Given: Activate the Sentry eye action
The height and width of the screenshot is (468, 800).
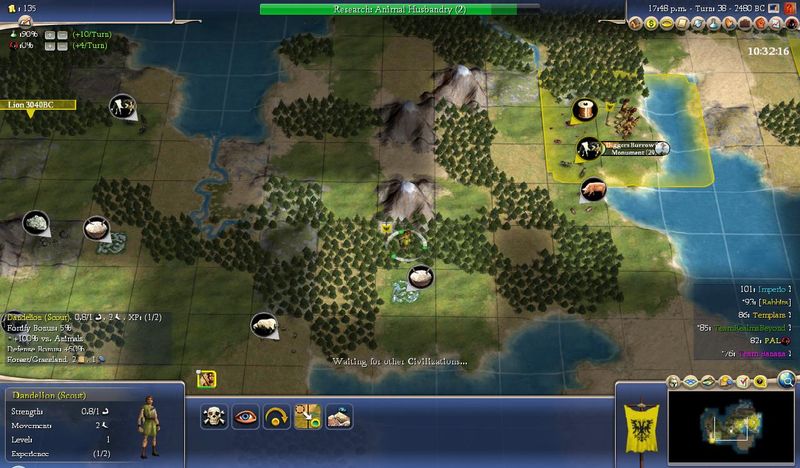Looking at the screenshot, I should click(x=245, y=416).
